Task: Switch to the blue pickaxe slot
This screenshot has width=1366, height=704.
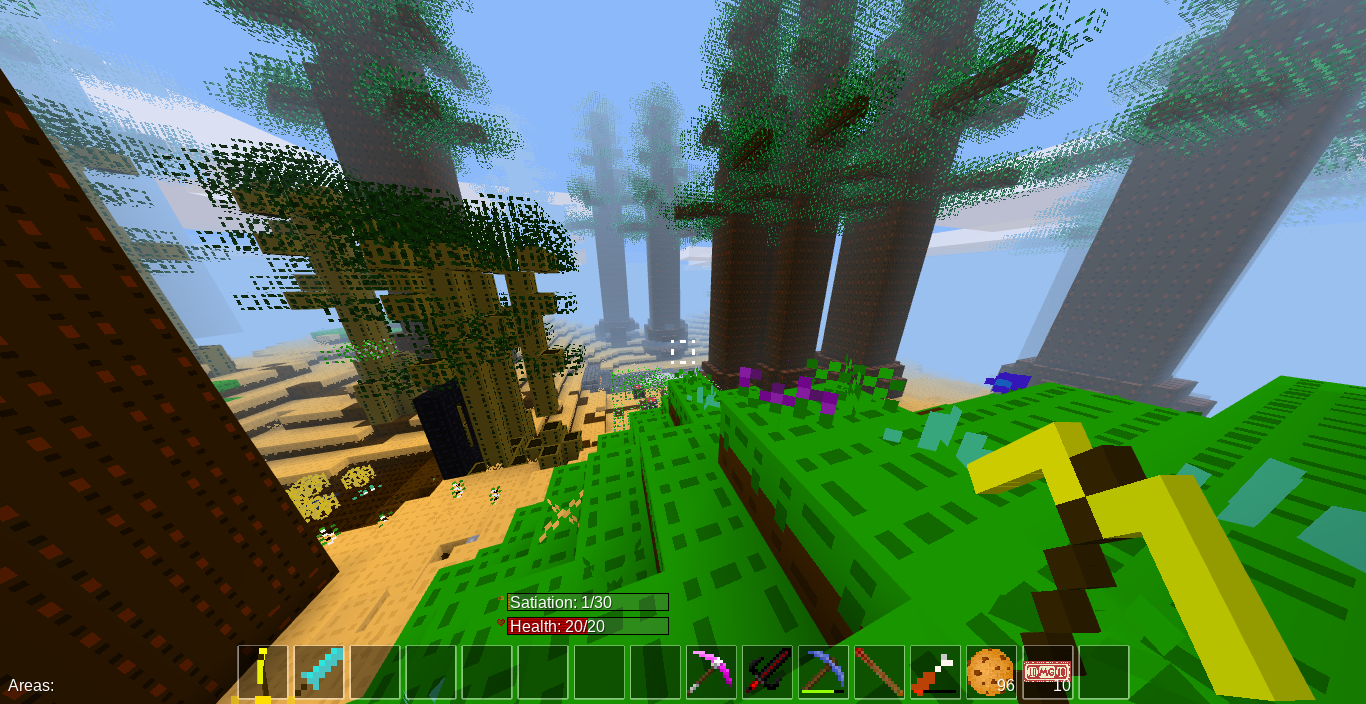Action: [x=823, y=672]
